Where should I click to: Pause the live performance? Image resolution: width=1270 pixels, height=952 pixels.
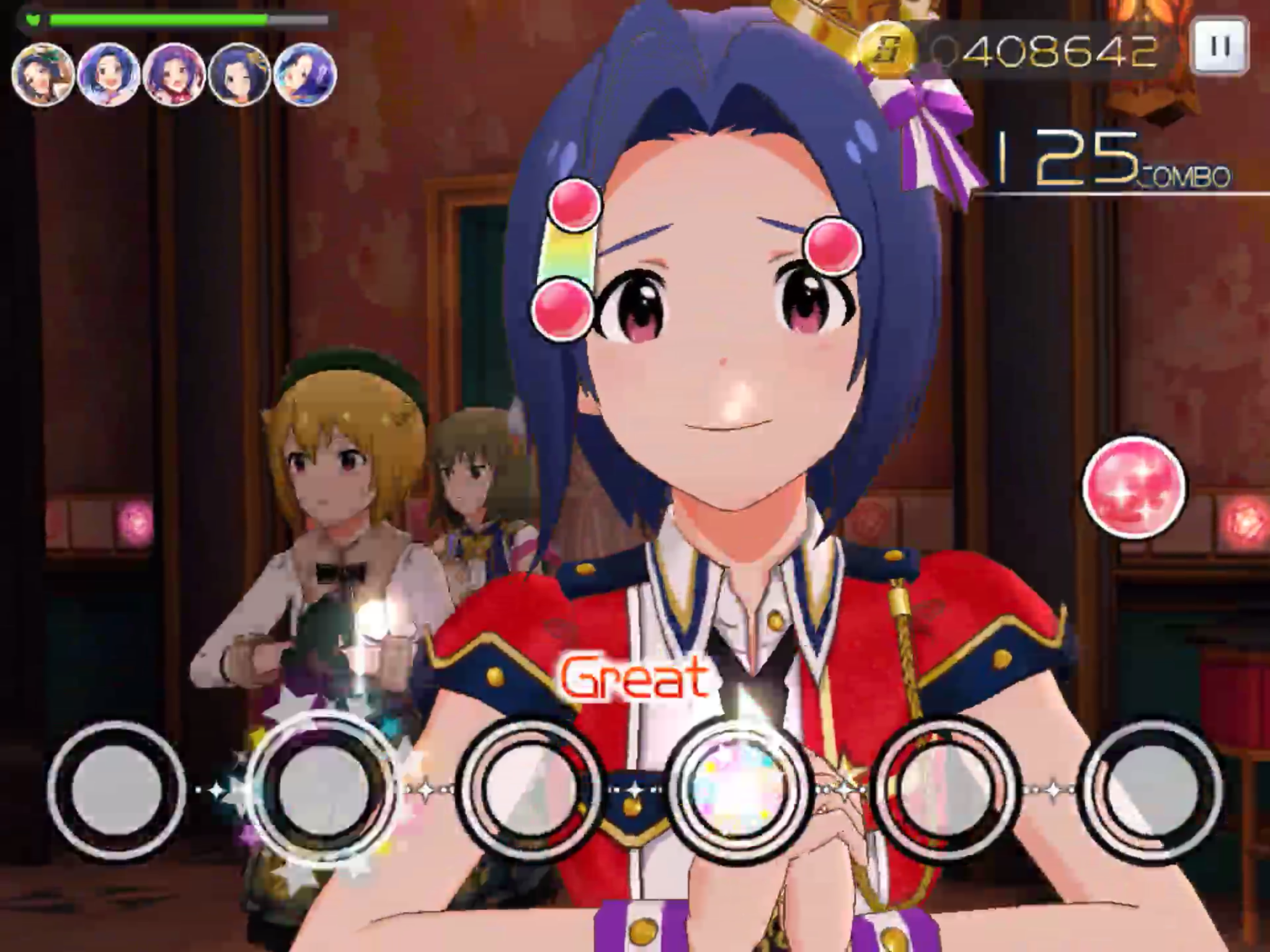[x=1219, y=46]
